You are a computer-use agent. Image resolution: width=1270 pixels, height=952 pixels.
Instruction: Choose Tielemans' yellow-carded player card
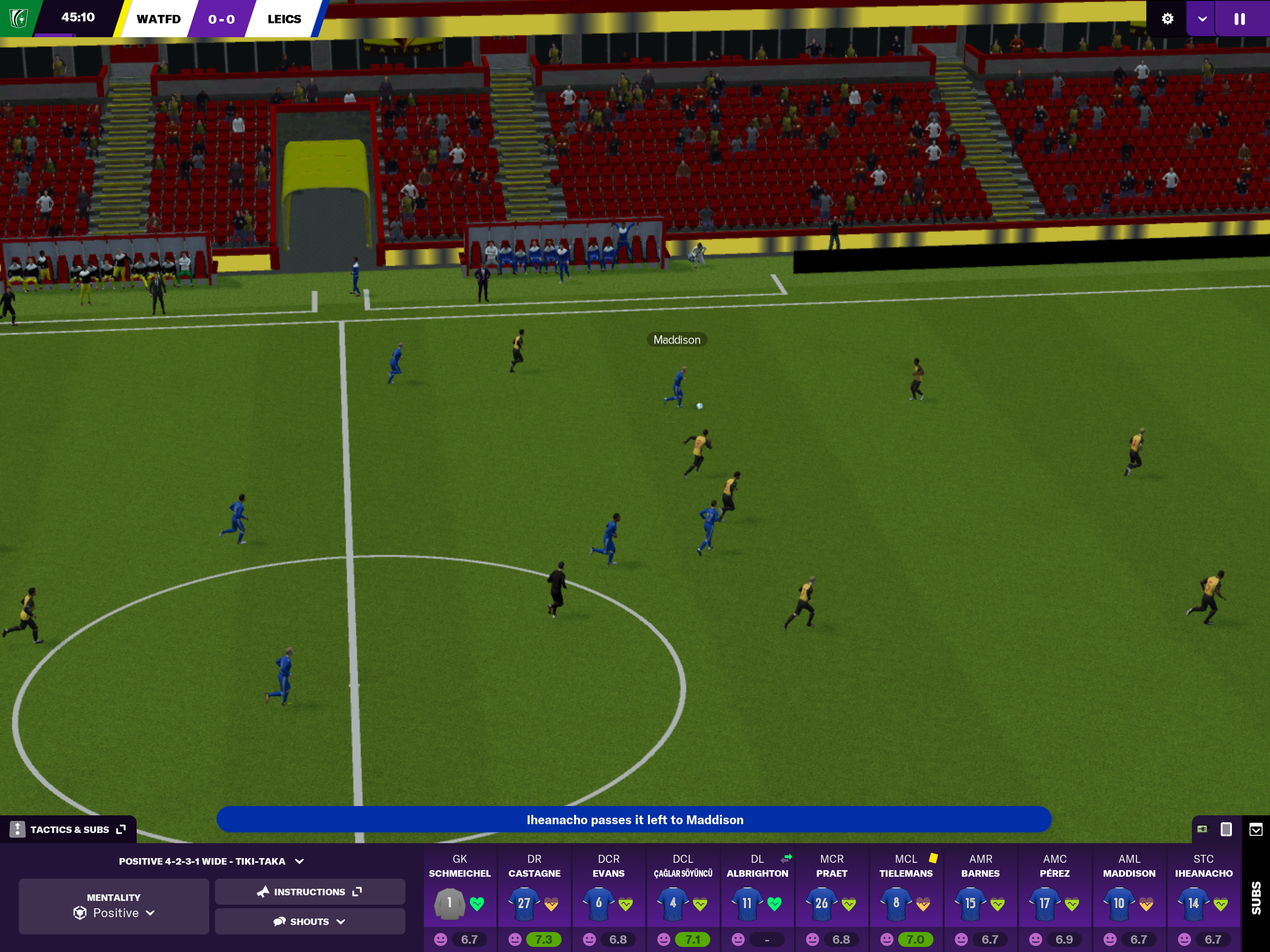point(906,899)
